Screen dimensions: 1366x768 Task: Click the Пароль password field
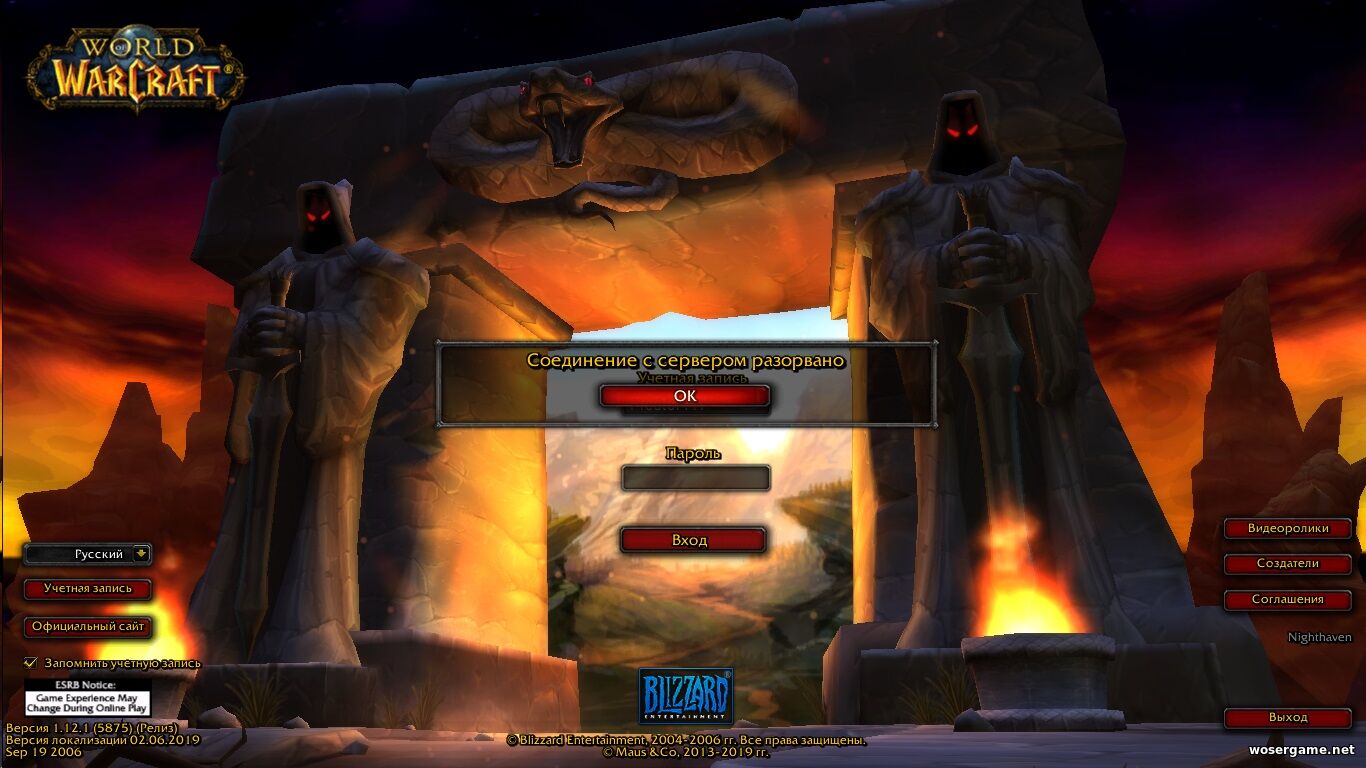(x=695, y=478)
